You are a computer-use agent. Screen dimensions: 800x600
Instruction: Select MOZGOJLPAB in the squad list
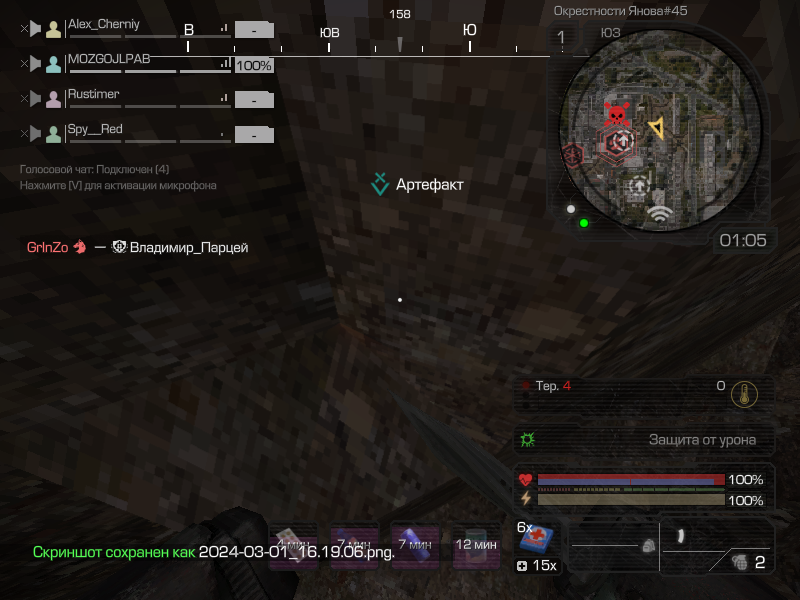(x=108, y=59)
